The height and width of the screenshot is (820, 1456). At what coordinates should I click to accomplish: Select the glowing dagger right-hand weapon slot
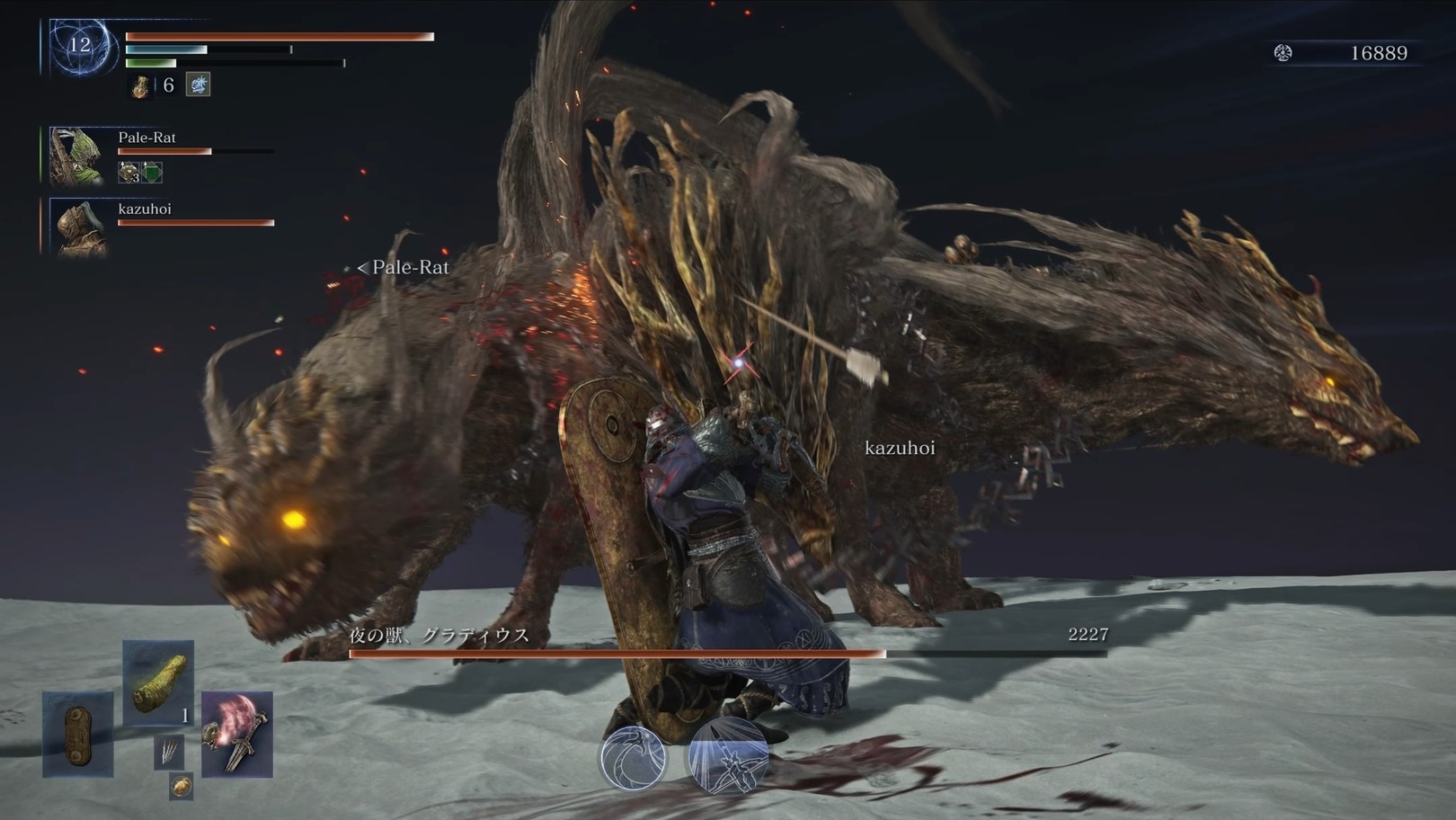pos(237,734)
